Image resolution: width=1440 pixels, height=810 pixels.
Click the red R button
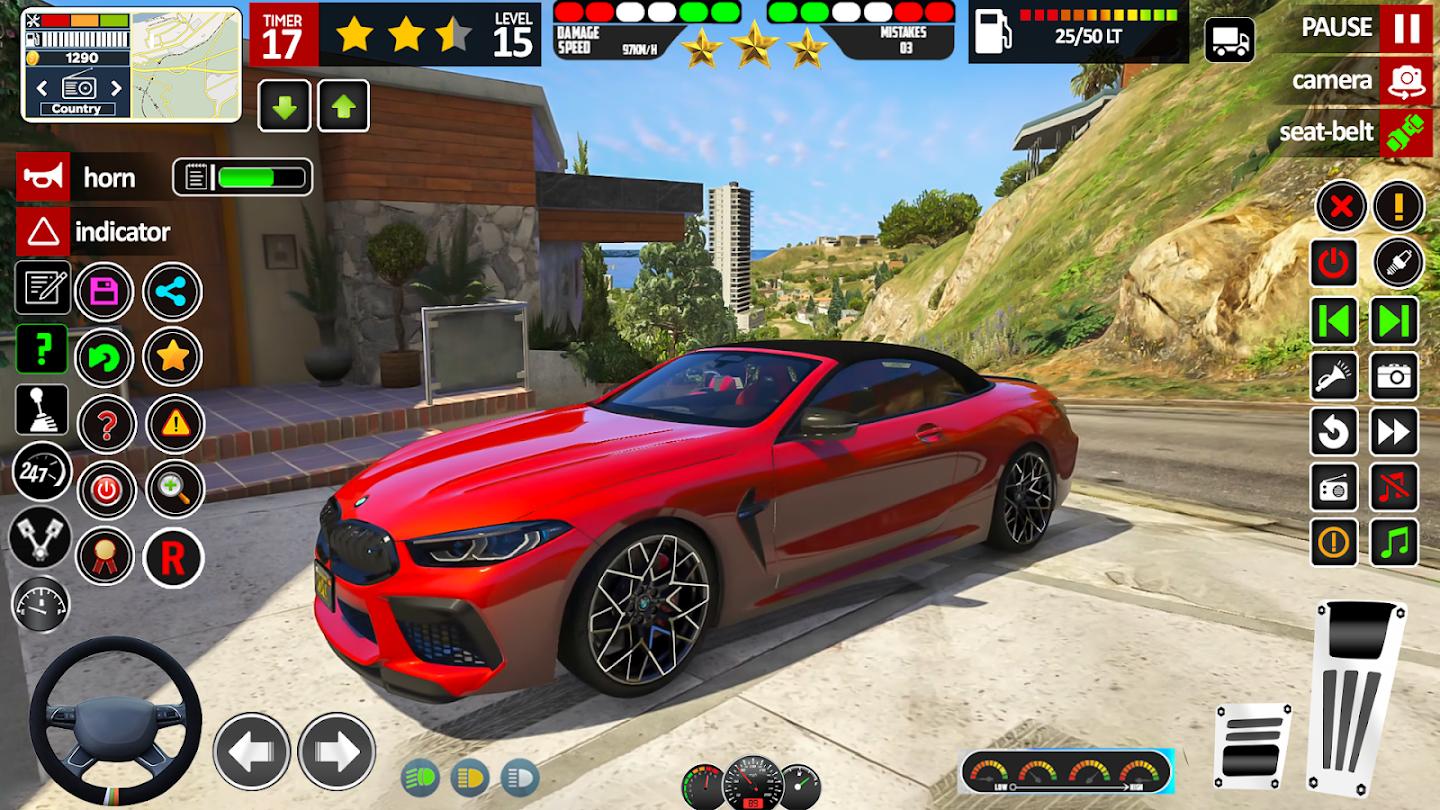[173, 558]
